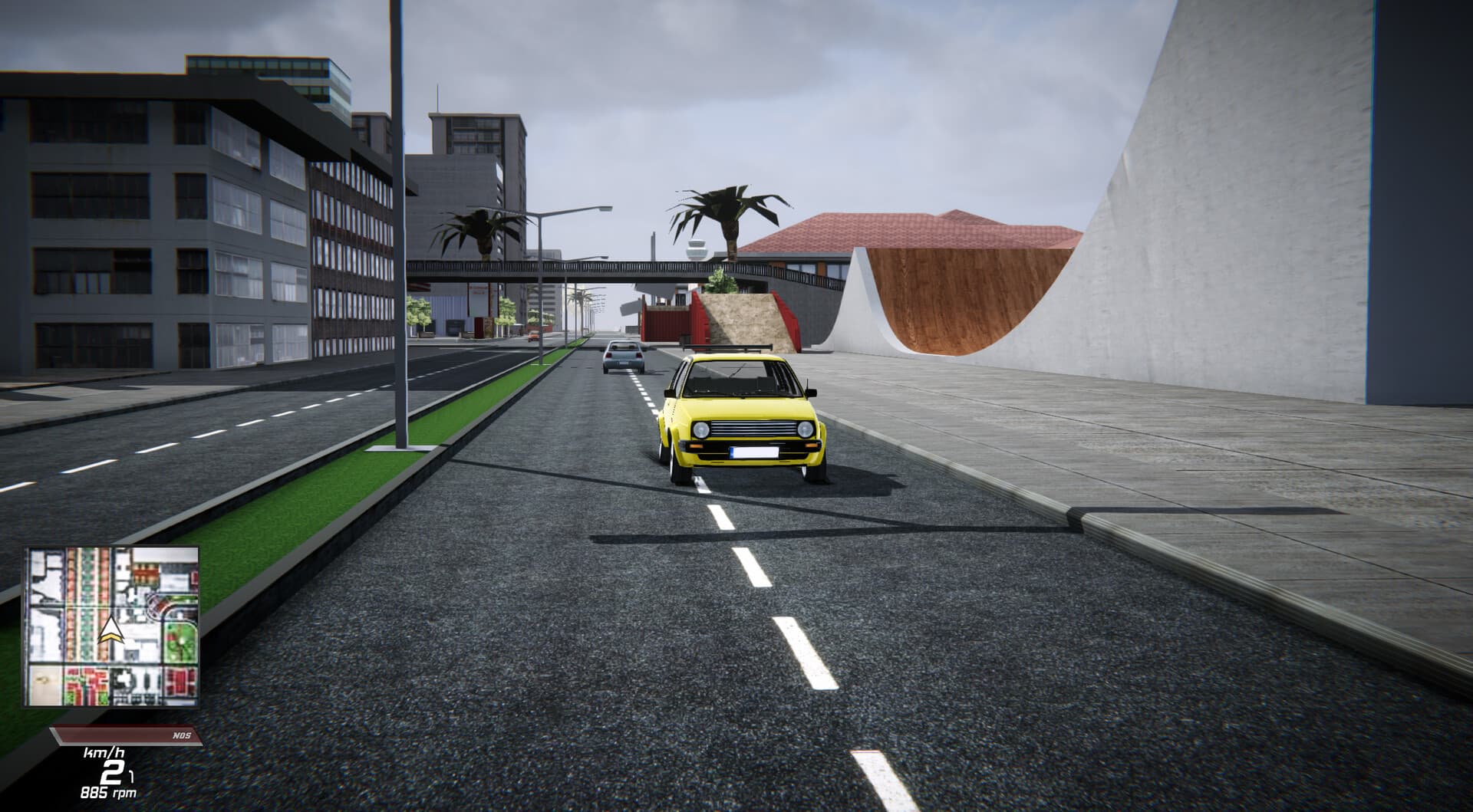Click the 885 rpm readout
The width and height of the screenshot is (1473, 812).
point(107,792)
